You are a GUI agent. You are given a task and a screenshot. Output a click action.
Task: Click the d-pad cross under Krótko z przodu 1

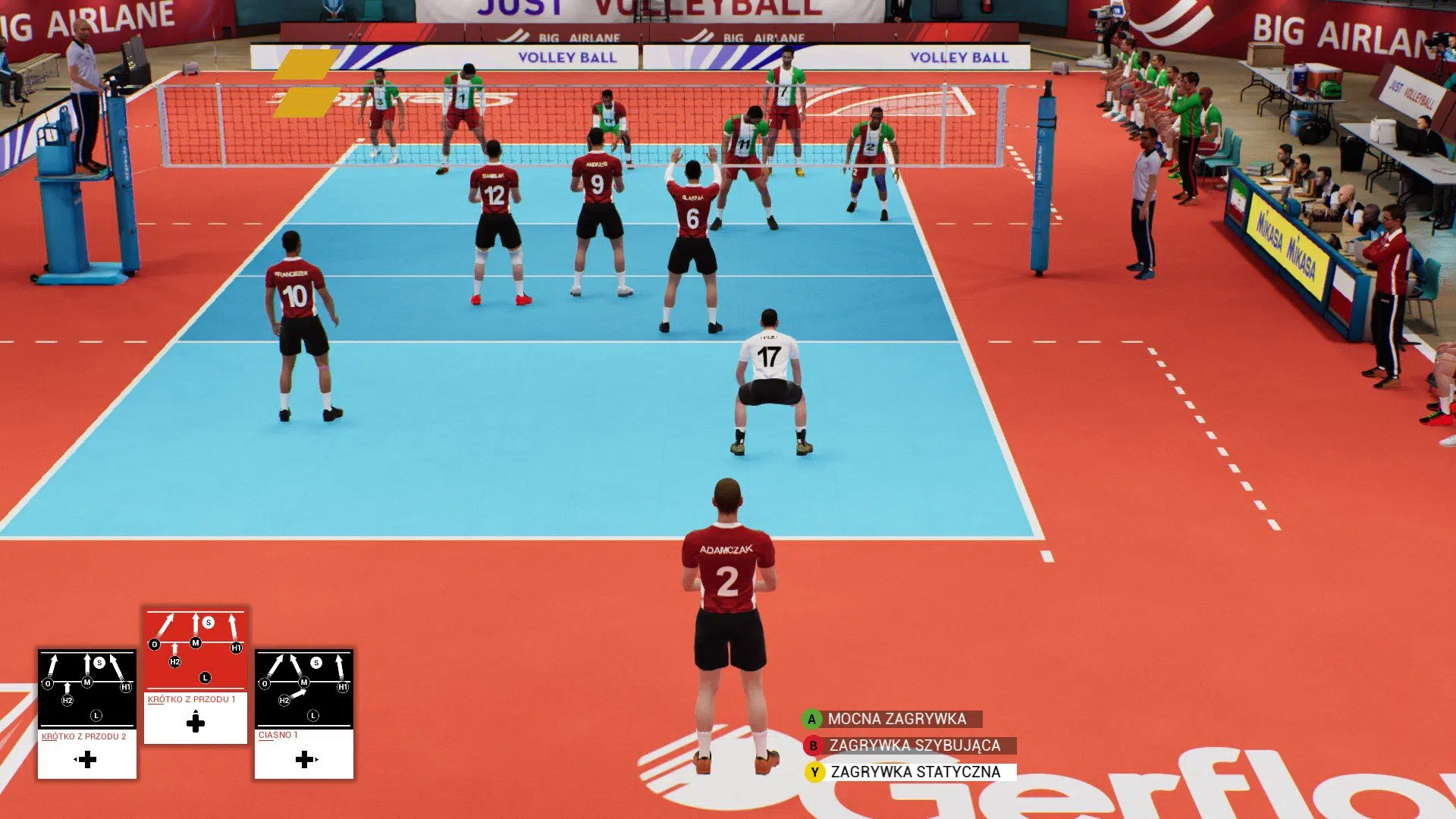click(195, 722)
